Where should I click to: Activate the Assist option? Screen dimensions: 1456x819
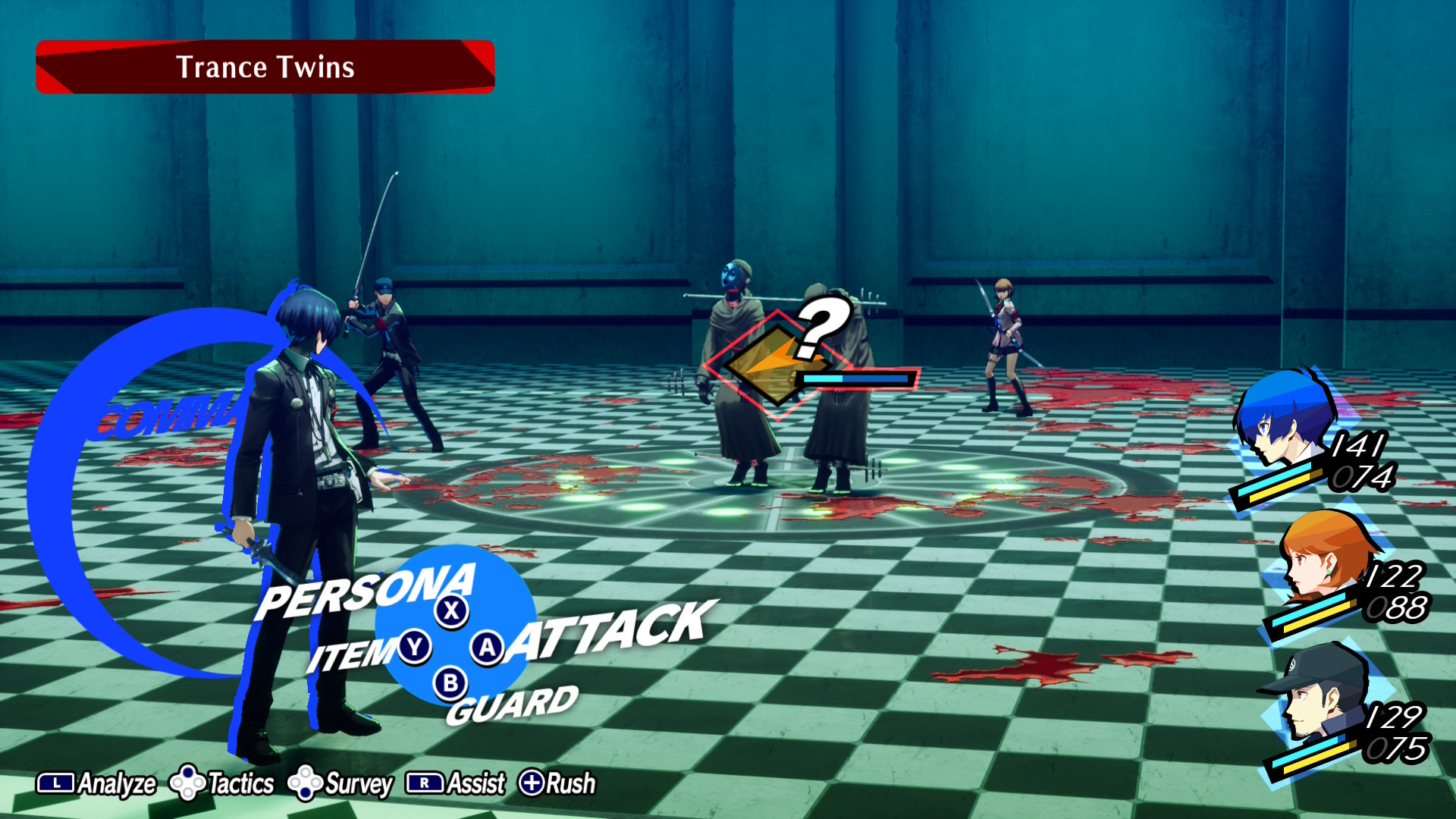[456, 783]
